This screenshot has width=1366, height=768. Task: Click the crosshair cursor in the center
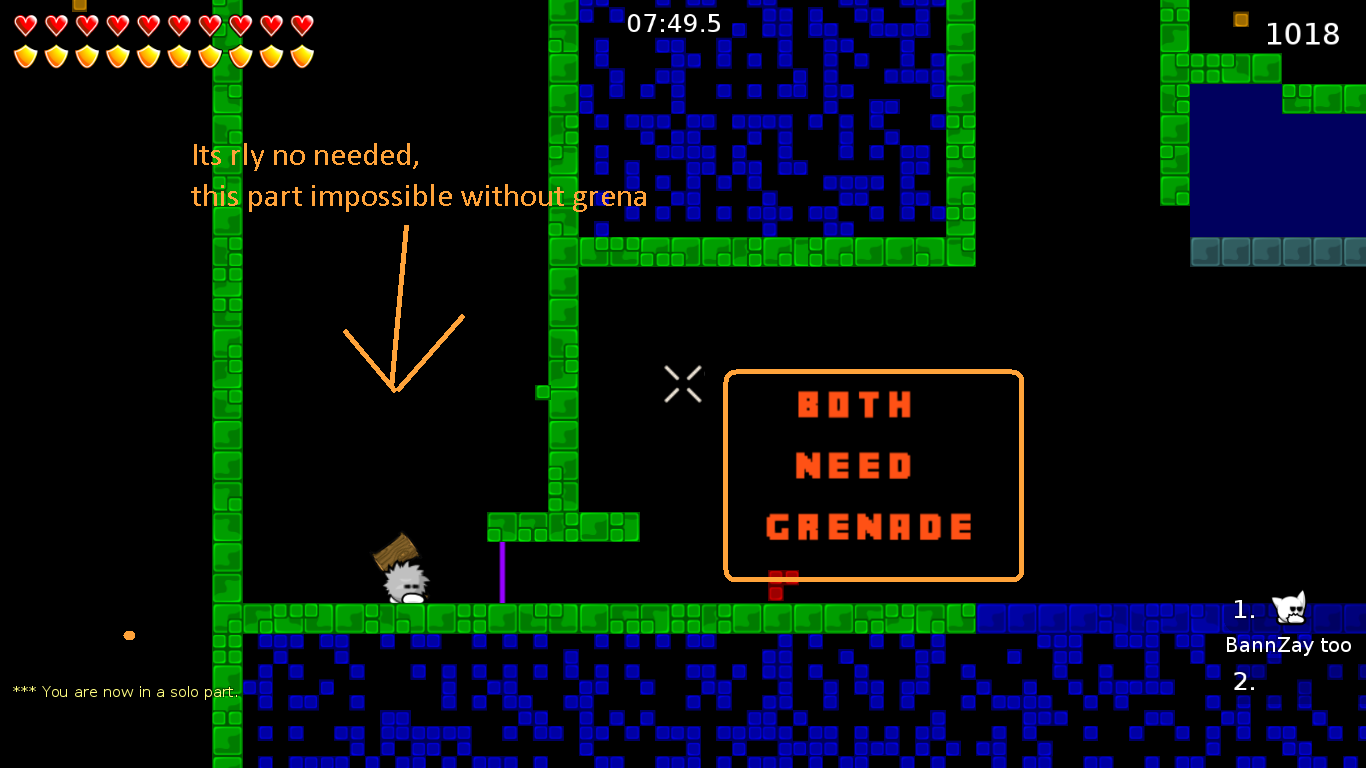point(683,385)
